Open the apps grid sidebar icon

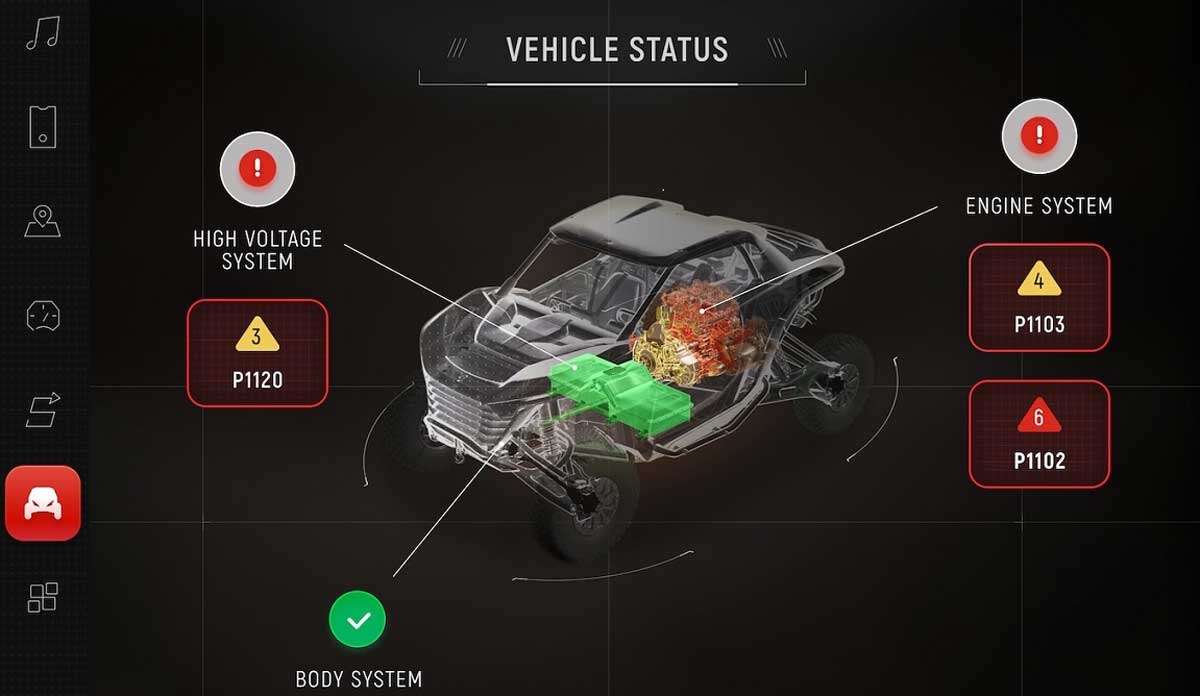(43, 597)
